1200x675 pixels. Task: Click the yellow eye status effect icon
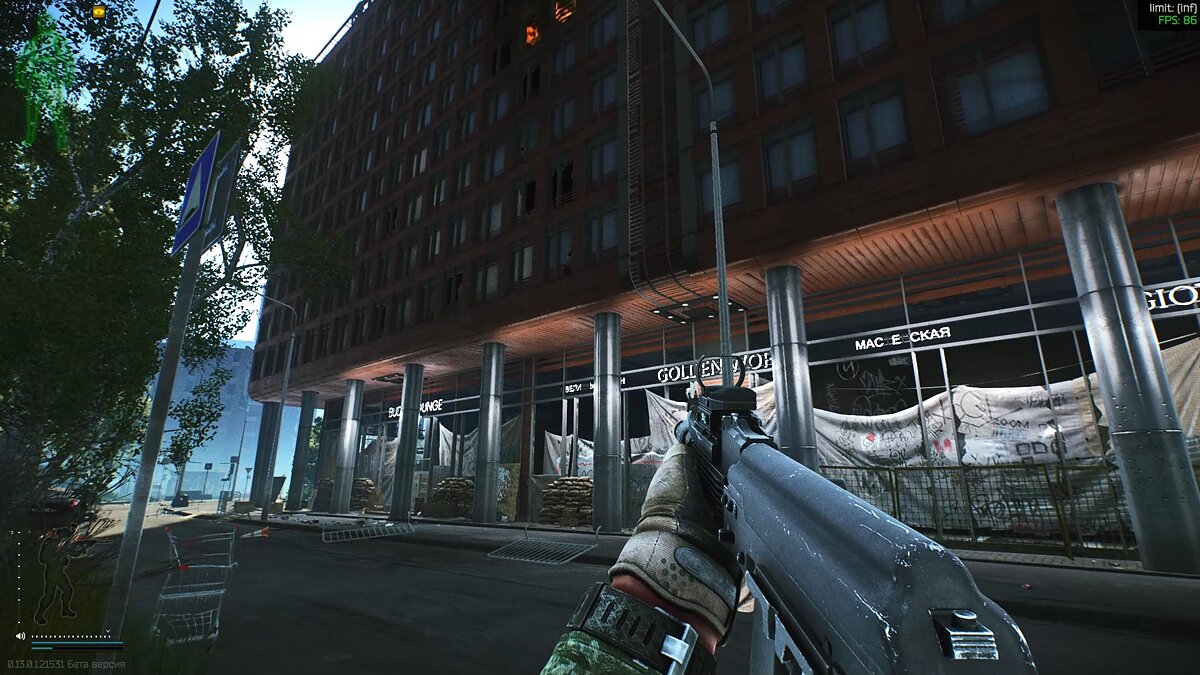point(98,11)
